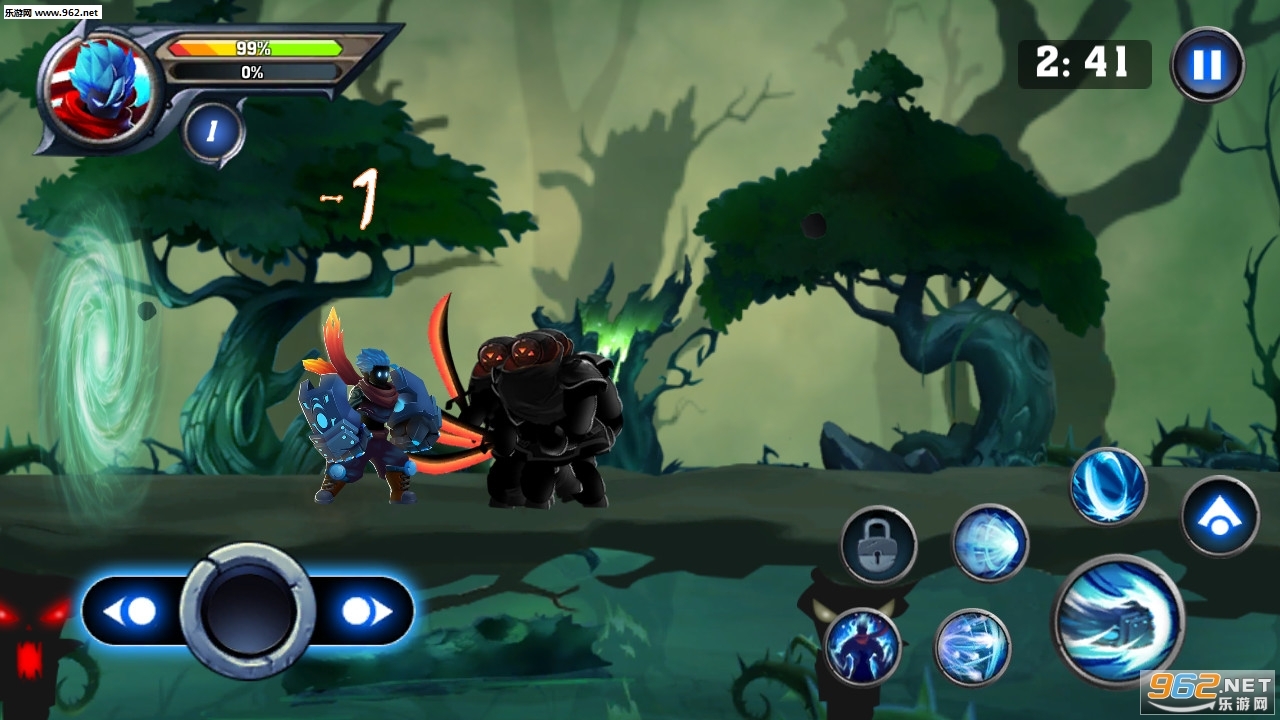Screen dimensions: 1280x720
Task: Select the locked padlock skill slot
Action: click(x=878, y=545)
